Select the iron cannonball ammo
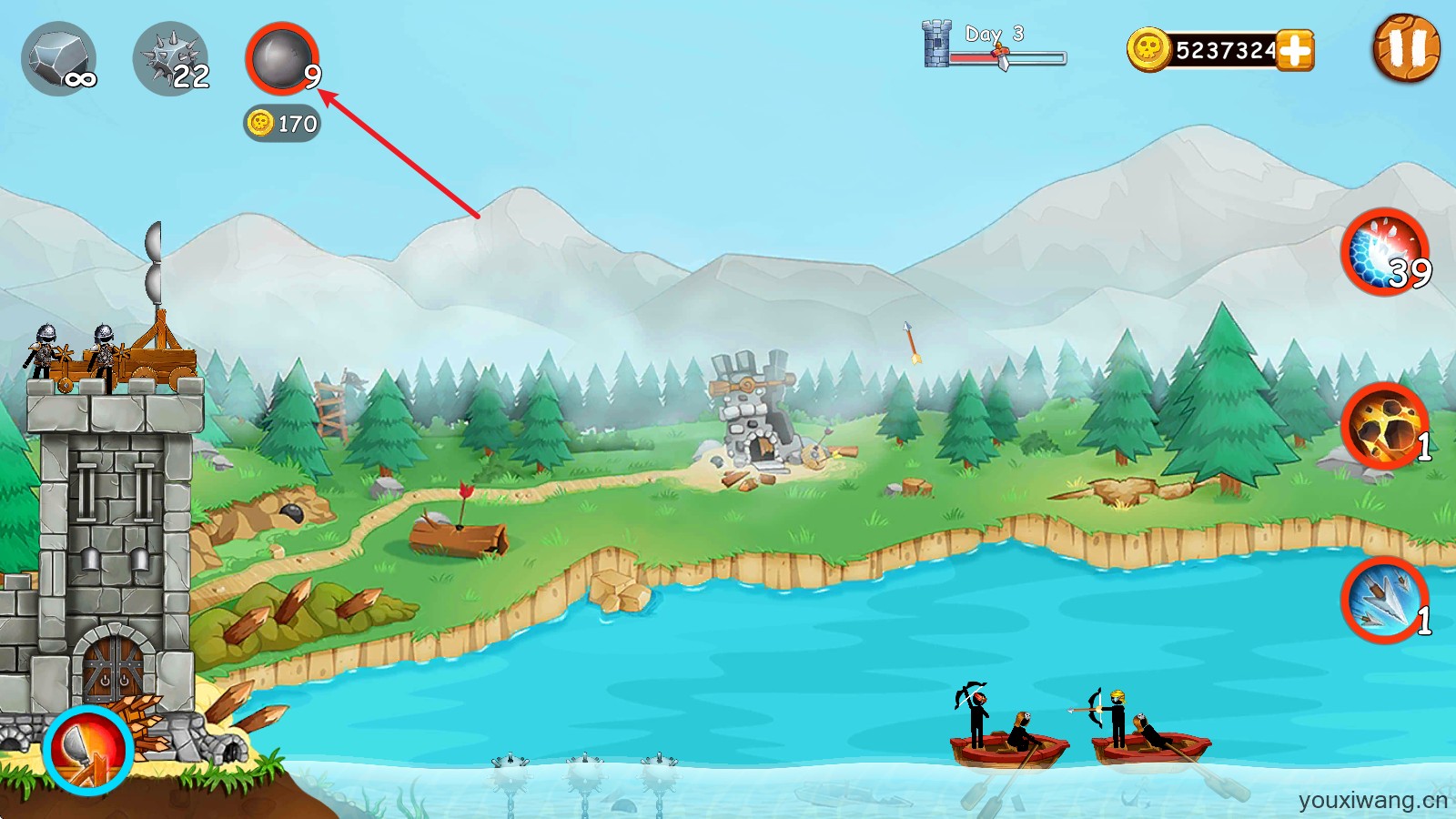The height and width of the screenshot is (819, 1456). coord(282,59)
